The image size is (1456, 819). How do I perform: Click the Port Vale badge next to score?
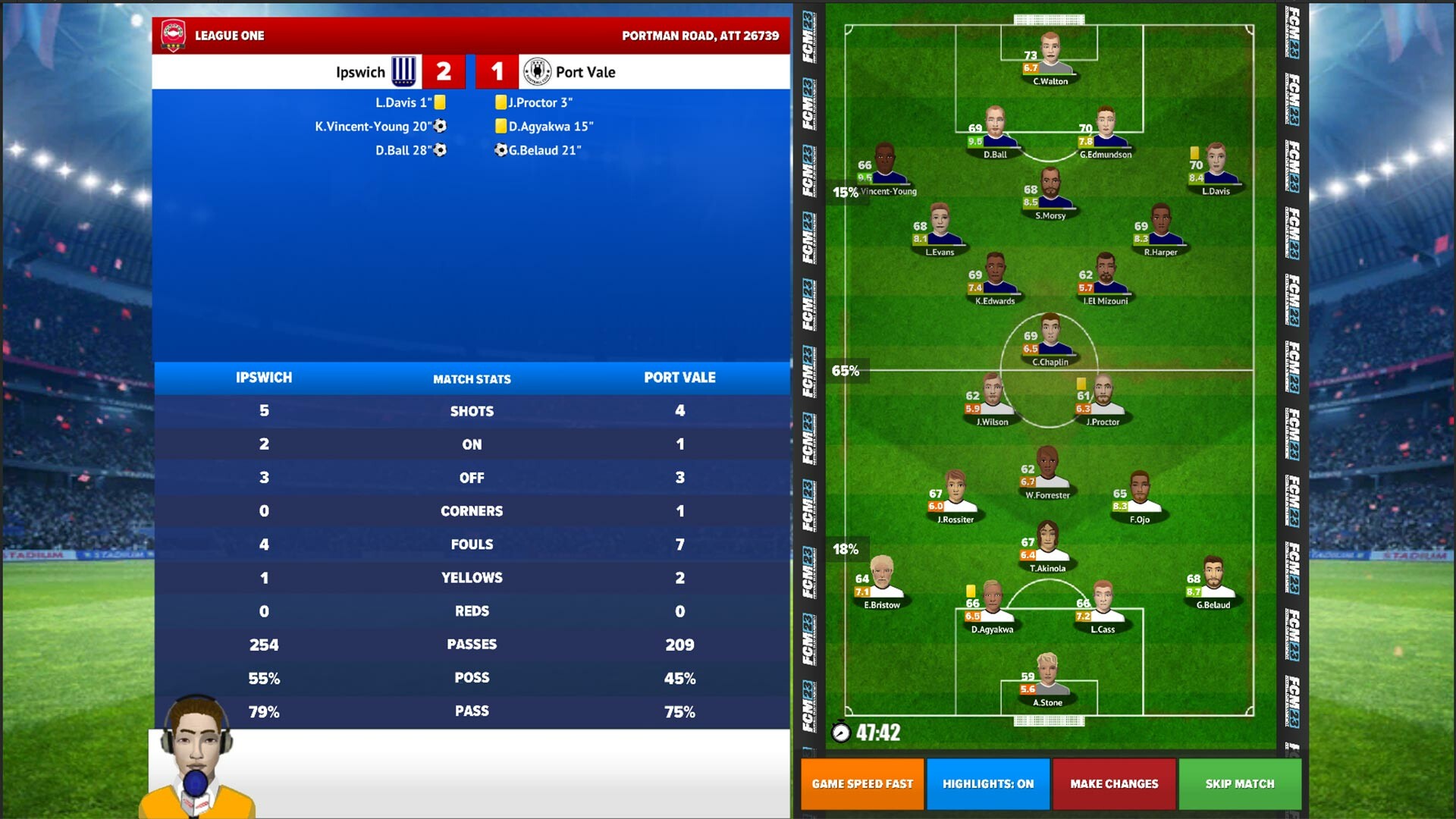click(x=538, y=71)
